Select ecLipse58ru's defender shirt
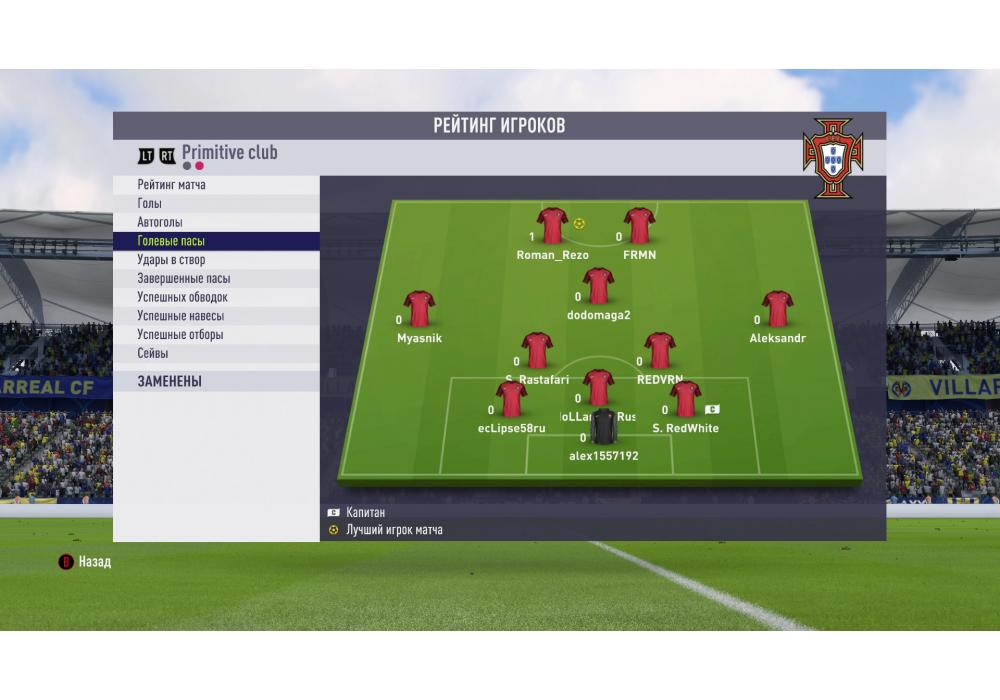 511,400
